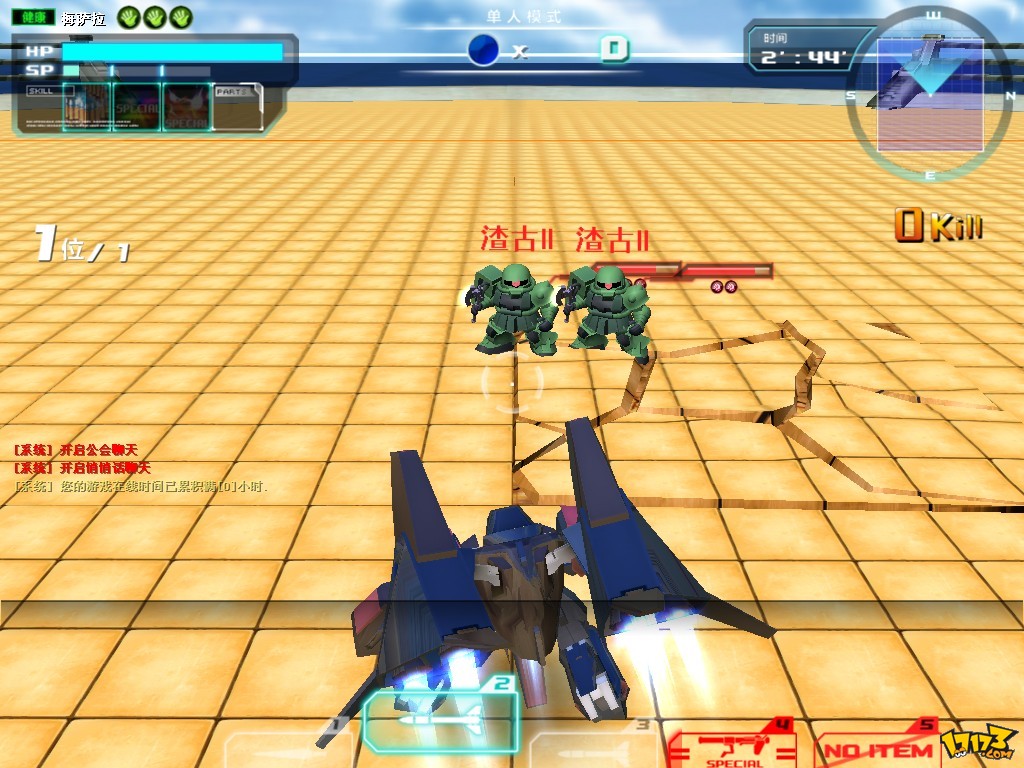
Task: Select the missile weapon in slot 2
Action: coord(441,719)
